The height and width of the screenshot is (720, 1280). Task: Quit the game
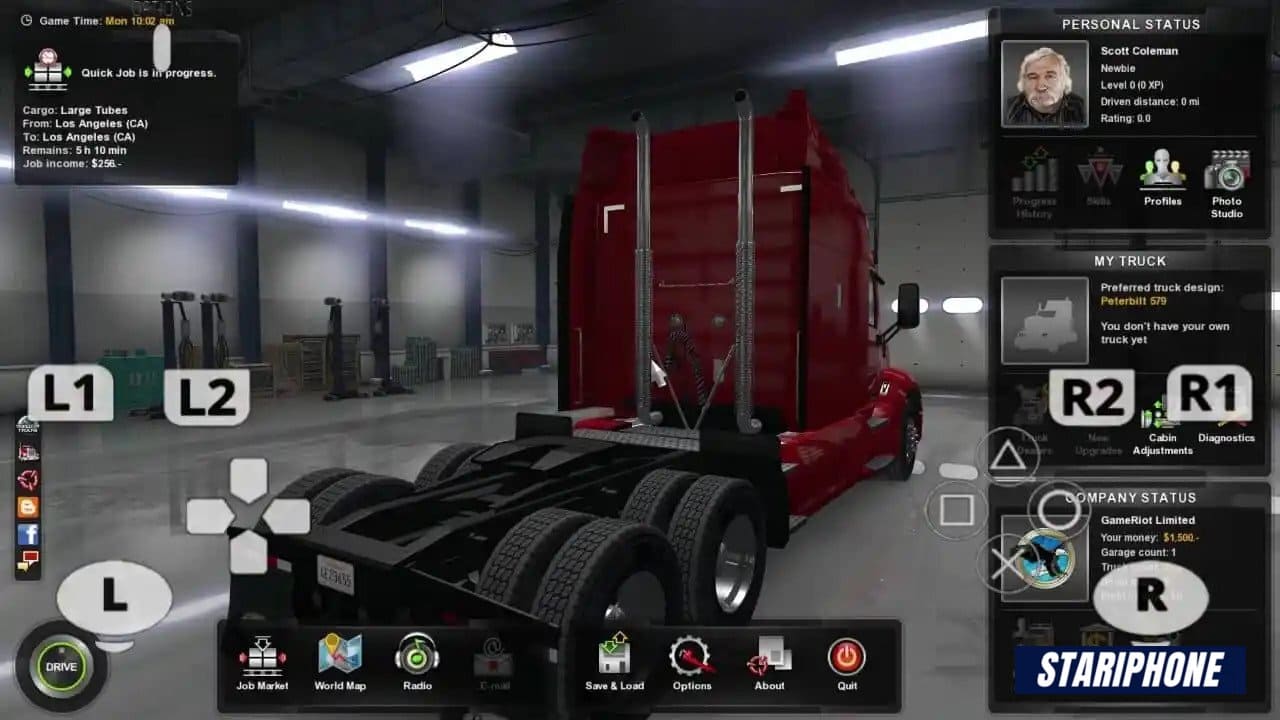[x=847, y=660]
